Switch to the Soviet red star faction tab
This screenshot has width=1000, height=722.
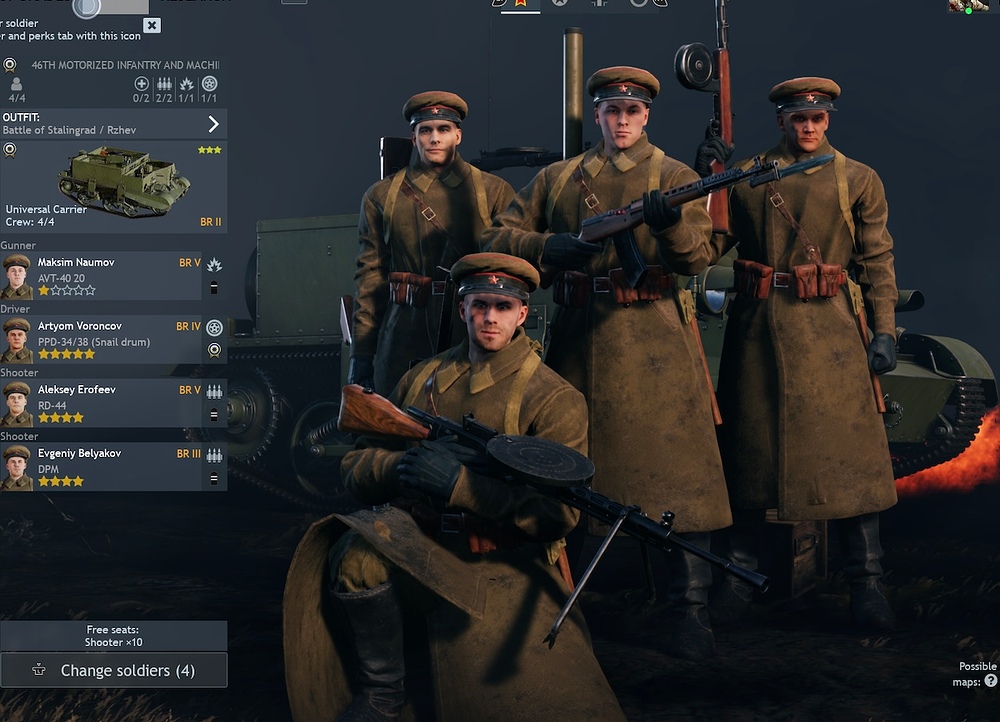[519, 3]
